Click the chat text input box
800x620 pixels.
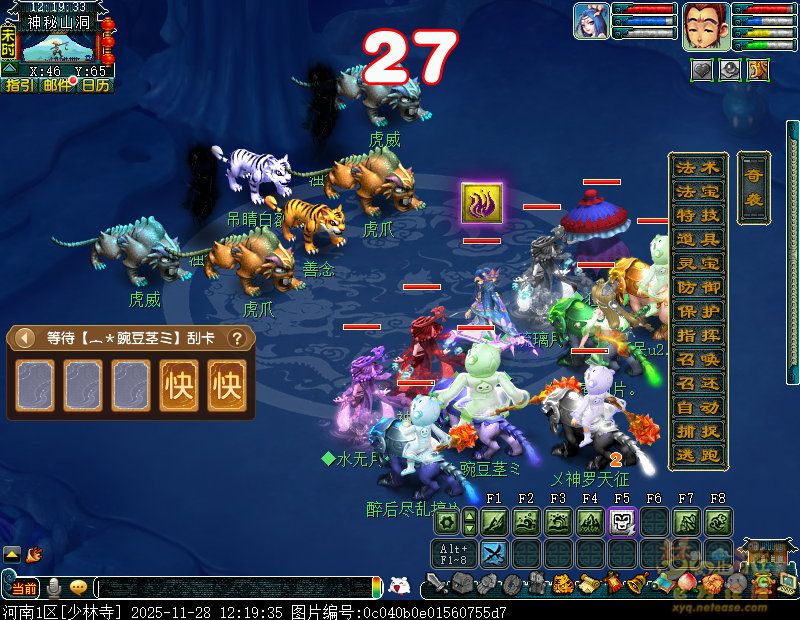pyautogui.click(x=235, y=588)
